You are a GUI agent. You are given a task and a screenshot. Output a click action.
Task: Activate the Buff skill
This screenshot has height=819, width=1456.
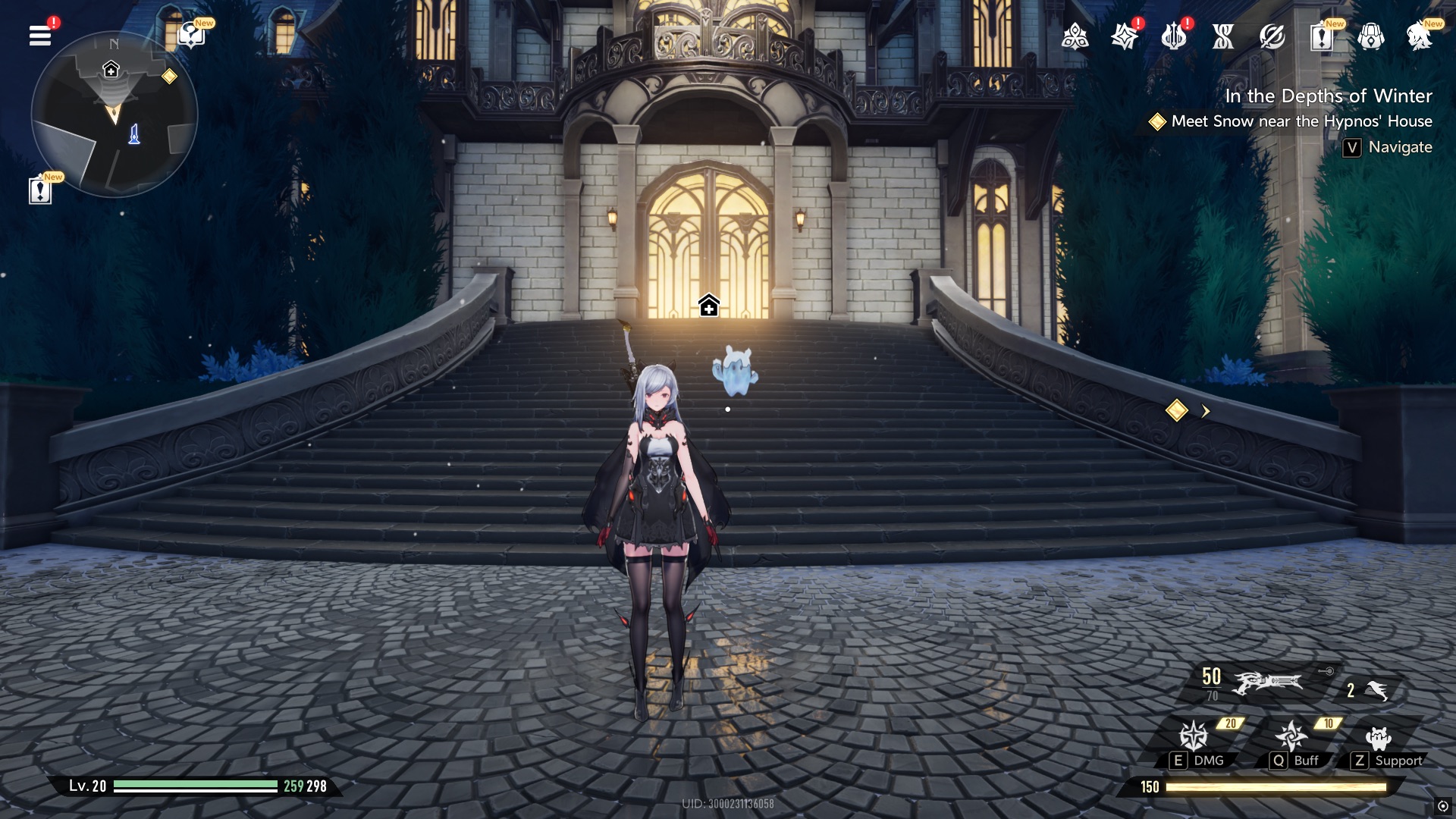pyautogui.click(x=1291, y=736)
